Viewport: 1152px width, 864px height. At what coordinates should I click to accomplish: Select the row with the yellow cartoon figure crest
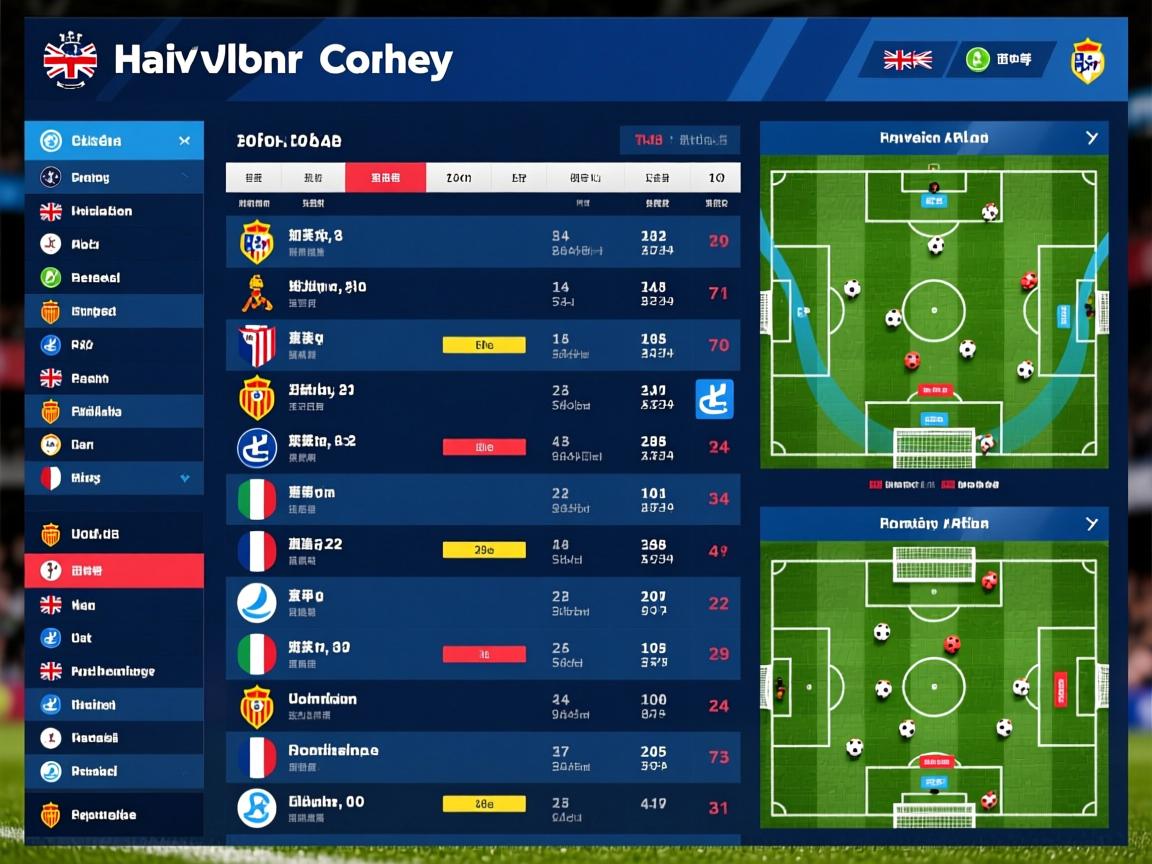(483, 294)
